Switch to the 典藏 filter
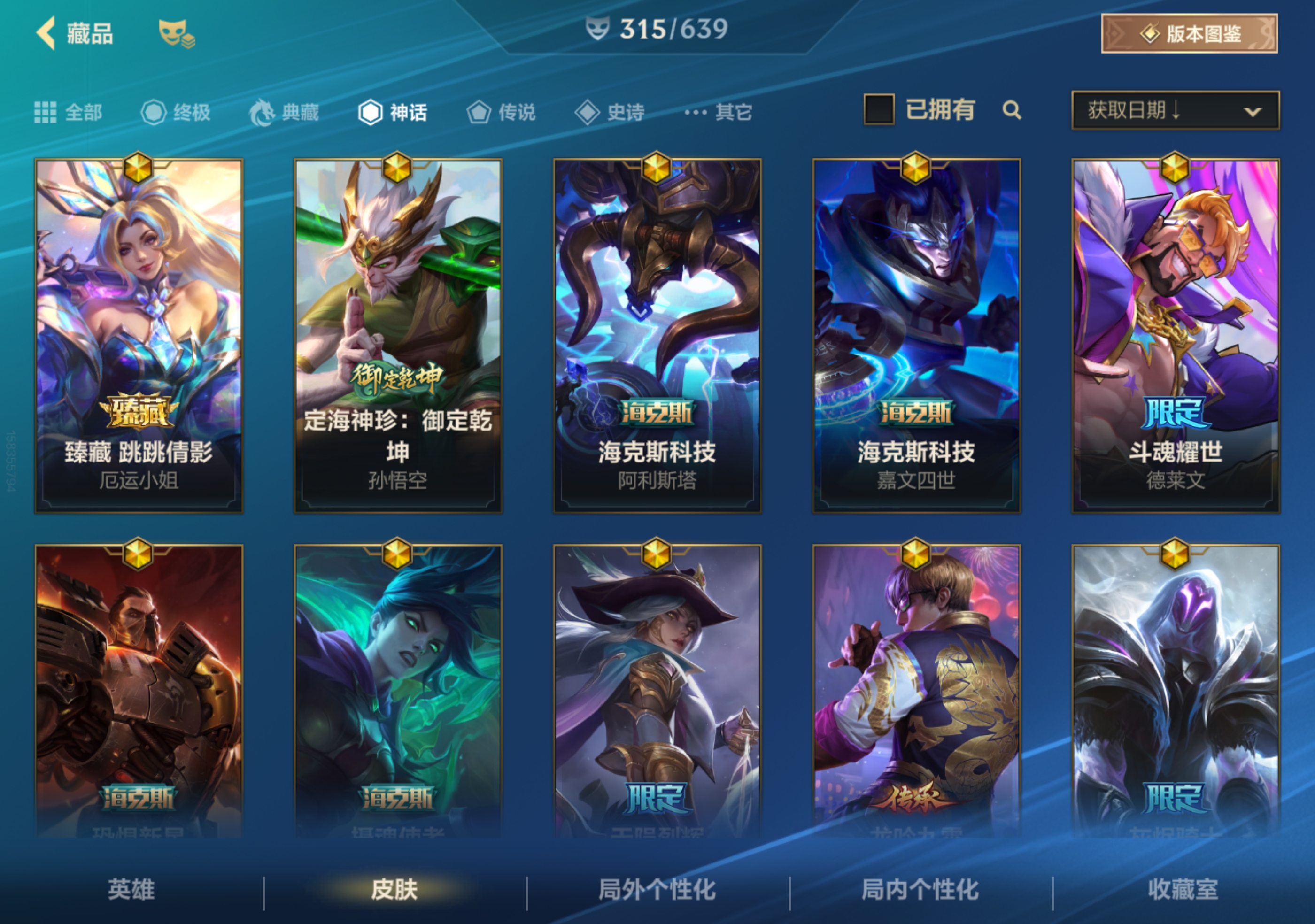This screenshot has width=1315, height=924. click(284, 112)
